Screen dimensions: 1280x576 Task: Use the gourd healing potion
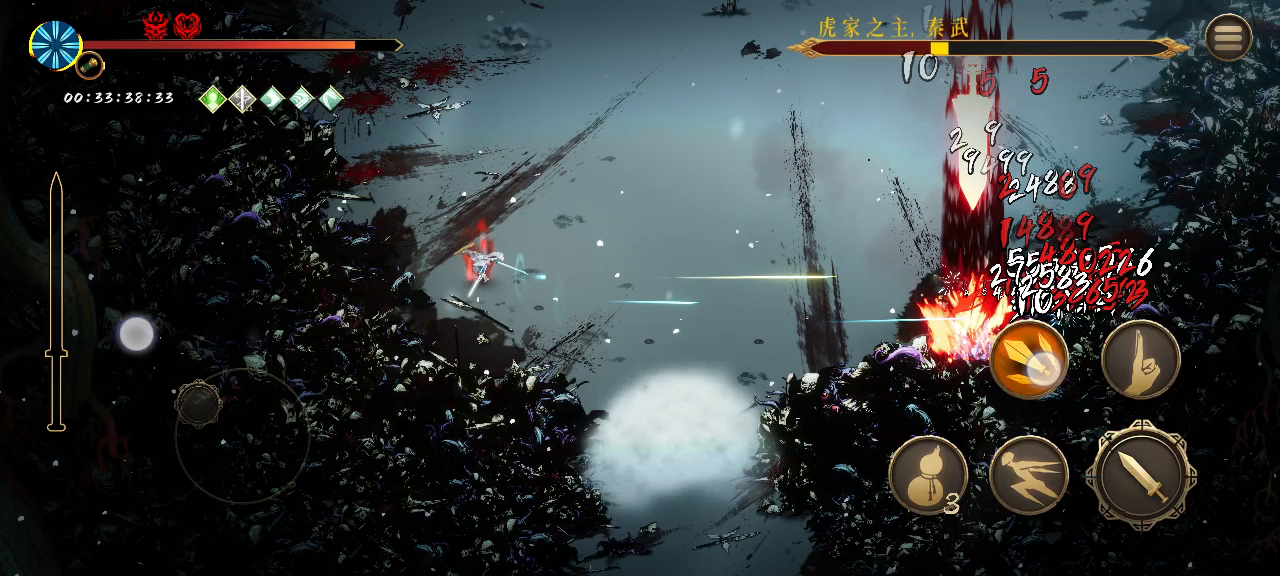click(x=927, y=475)
